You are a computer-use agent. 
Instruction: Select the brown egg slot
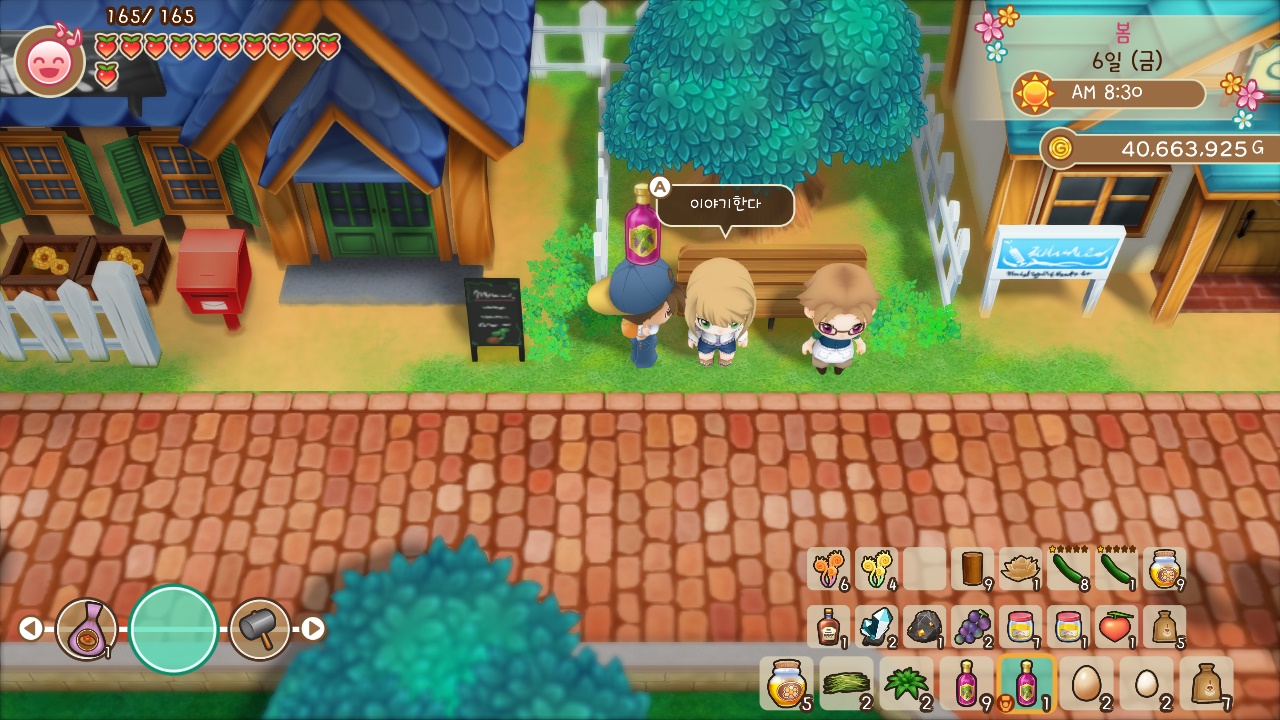pos(1085,683)
